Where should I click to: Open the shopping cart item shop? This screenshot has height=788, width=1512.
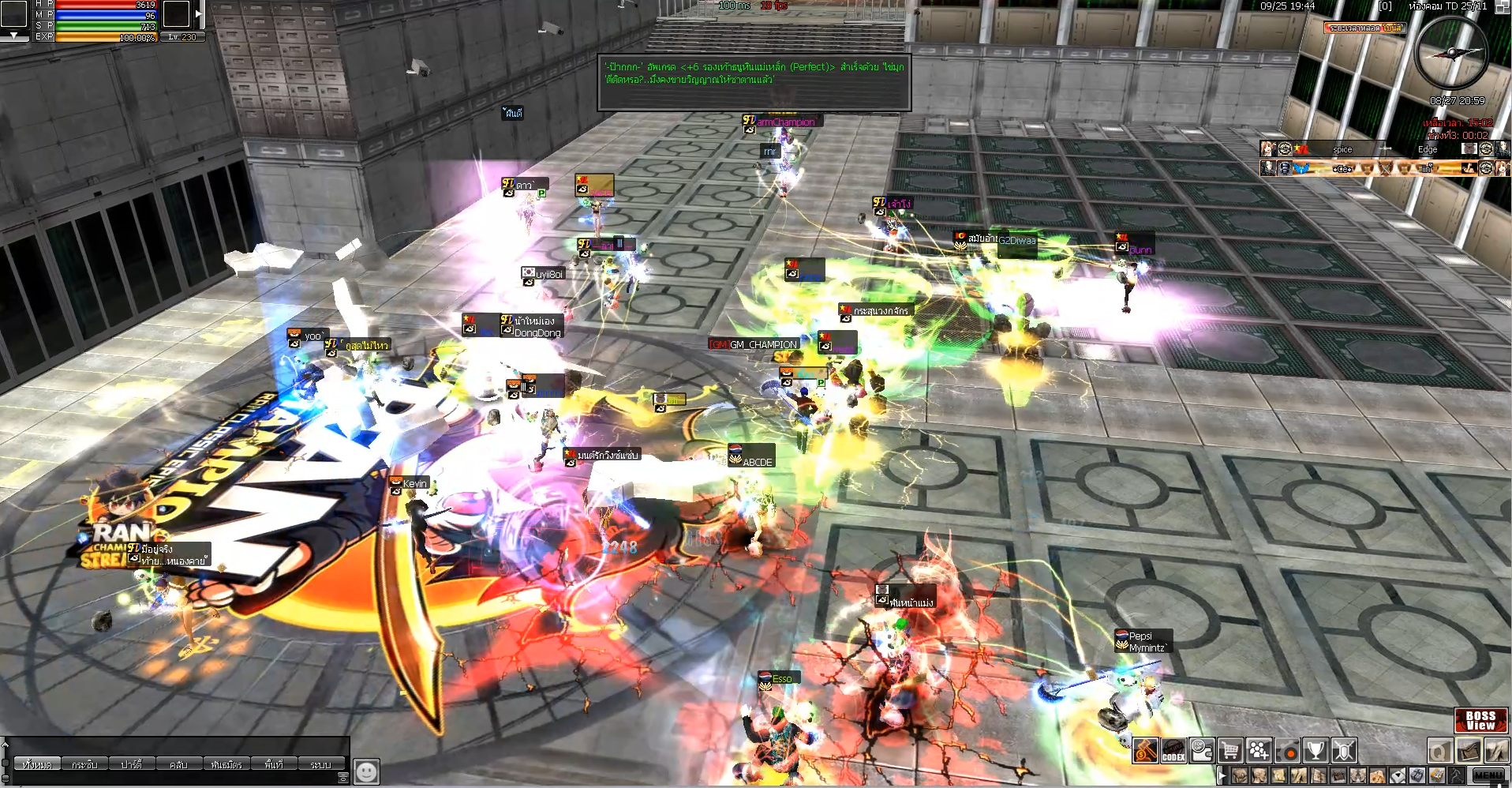(1230, 750)
